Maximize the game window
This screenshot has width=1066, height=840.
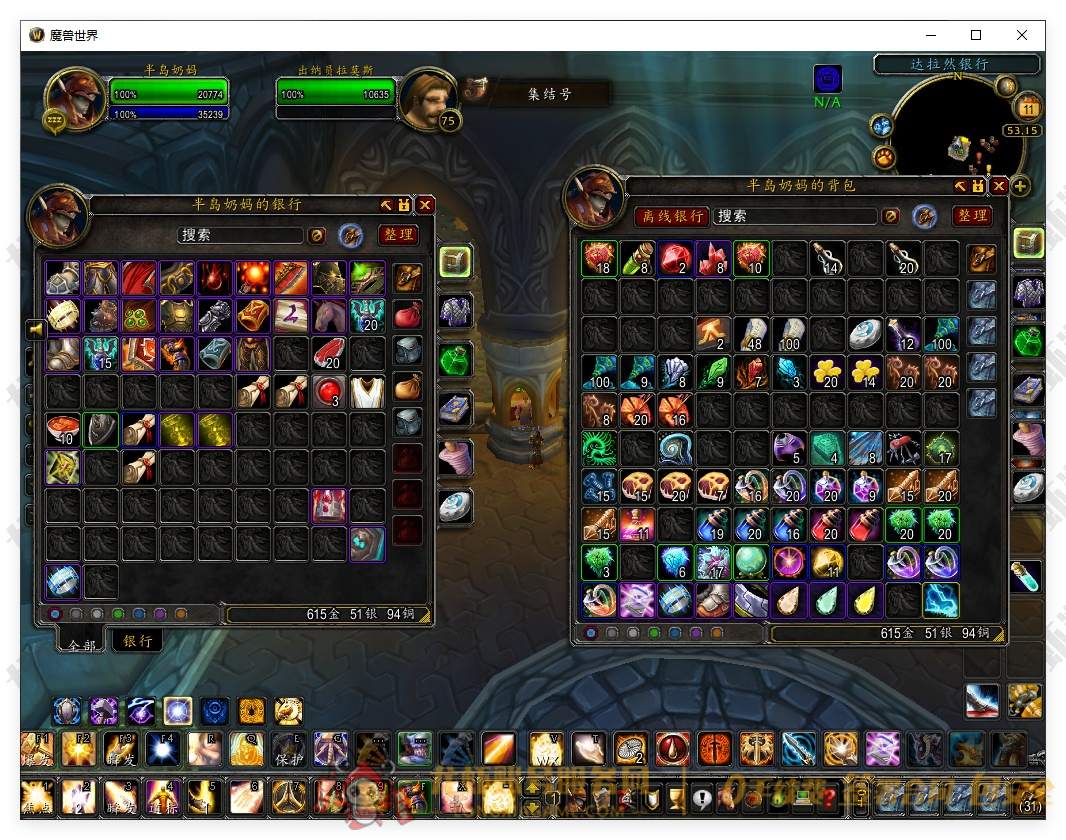click(976, 35)
